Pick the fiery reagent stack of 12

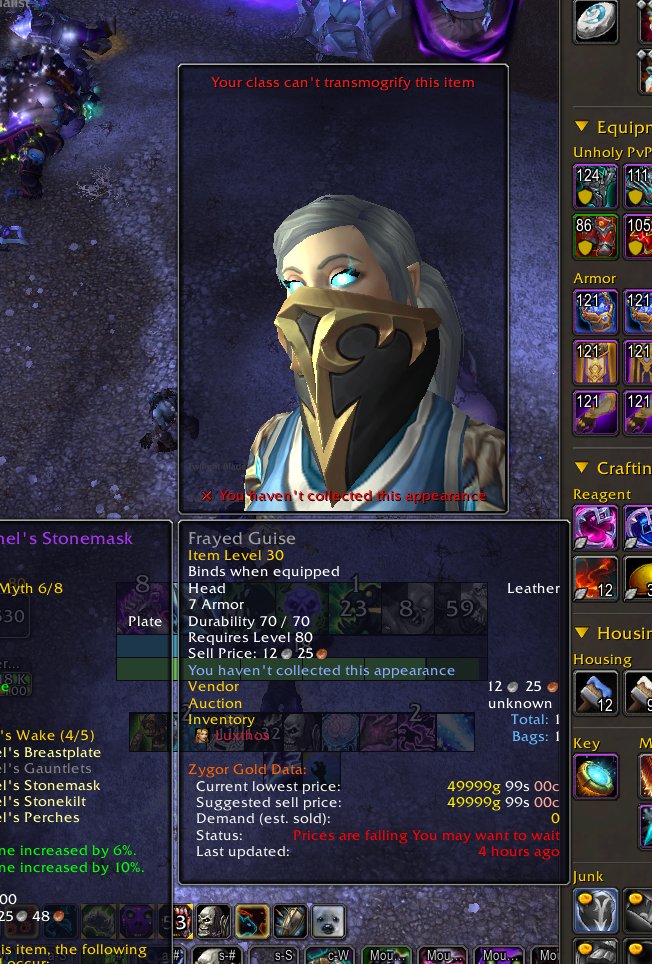pyautogui.click(x=594, y=577)
